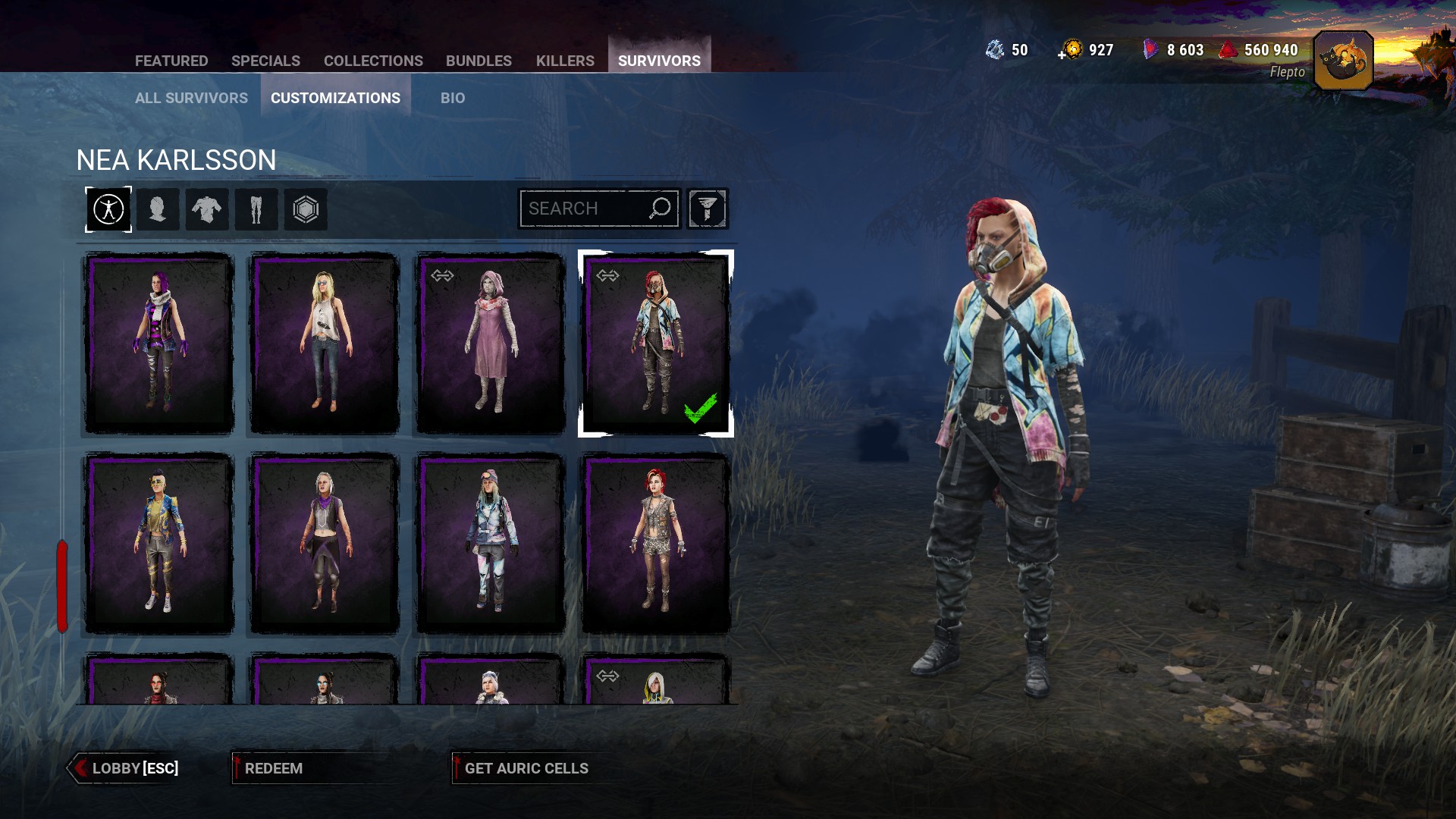Screen dimensions: 1456x819
Task: Click the outfit search field
Action: 584,209
